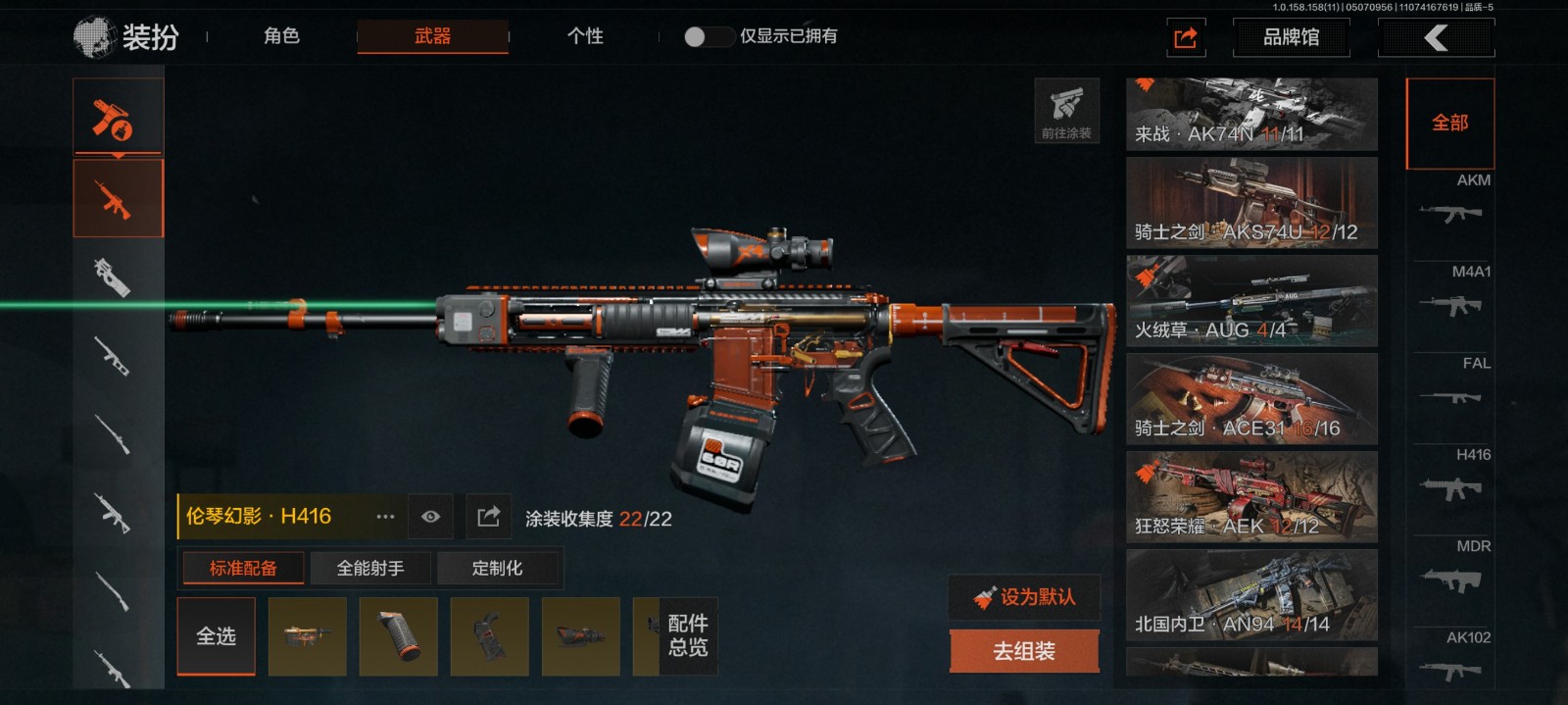Open the 品牌馆 brand hall
The width and height of the screenshot is (1568, 705).
point(1291,37)
